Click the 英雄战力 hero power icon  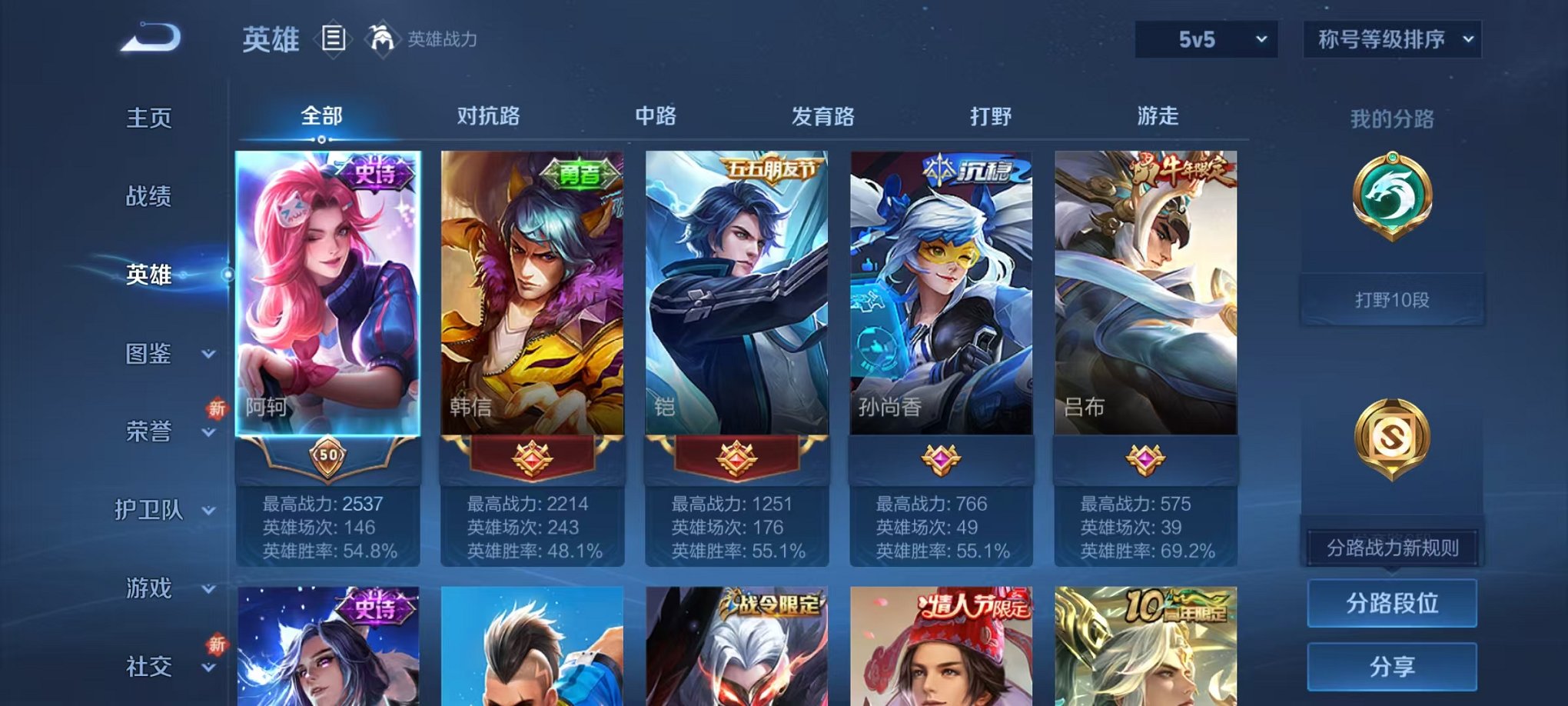[380, 38]
